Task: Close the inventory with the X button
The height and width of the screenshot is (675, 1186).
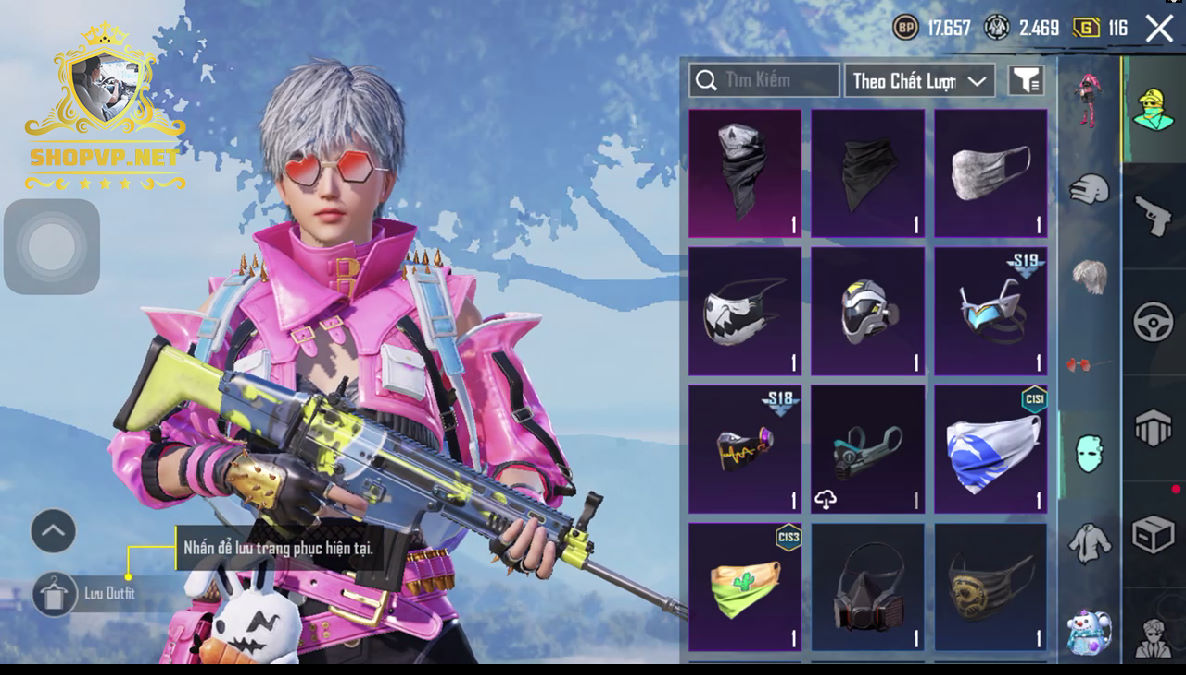Action: coord(1160,28)
